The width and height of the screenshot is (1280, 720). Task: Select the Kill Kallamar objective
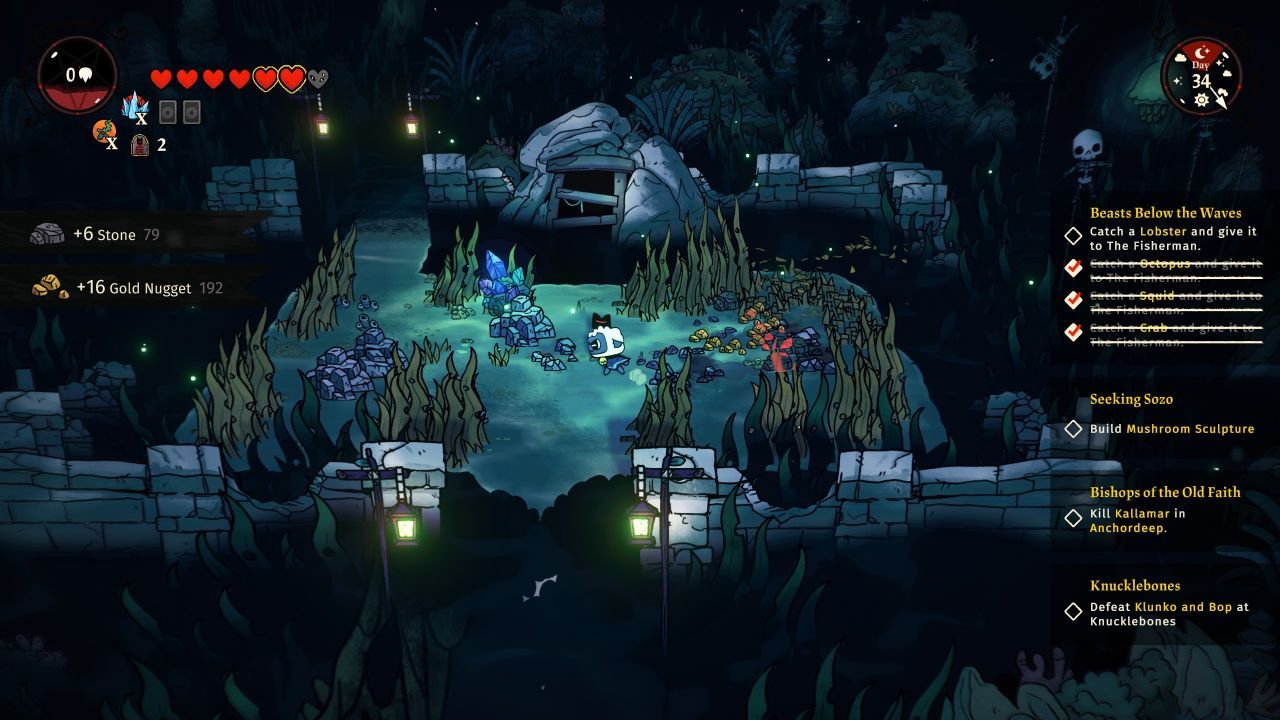1137,521
